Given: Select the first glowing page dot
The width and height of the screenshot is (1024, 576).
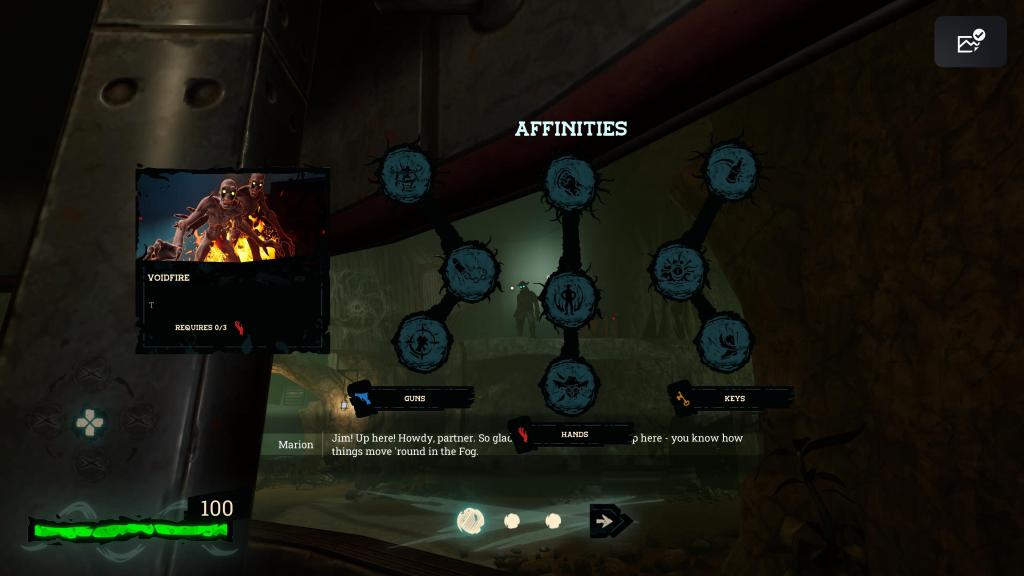Looking at the screenshot, I should point(471,521).
